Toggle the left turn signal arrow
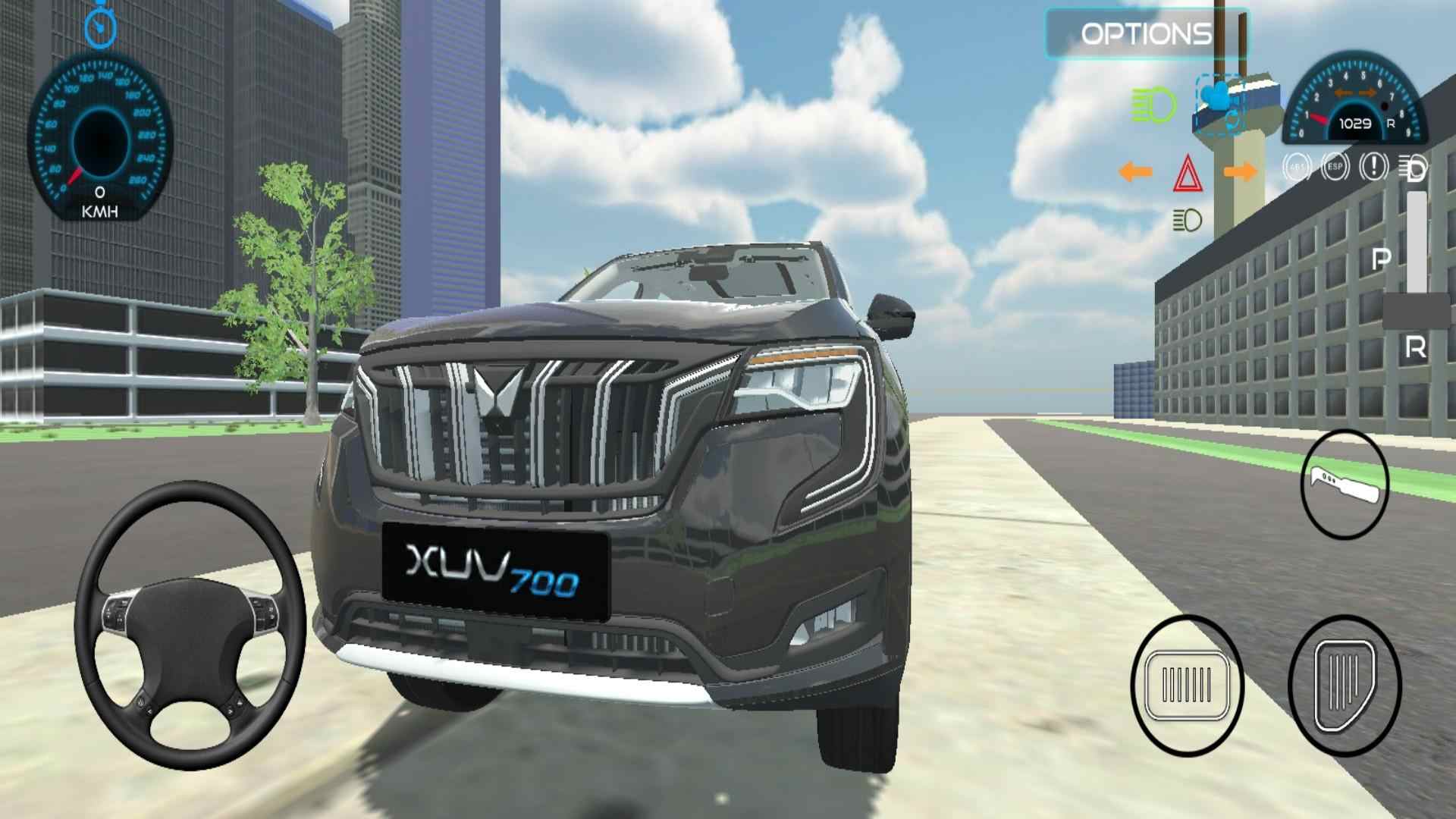Image resolution: width=1456 pixels, height=819 pixels. tap(1134, 172)
